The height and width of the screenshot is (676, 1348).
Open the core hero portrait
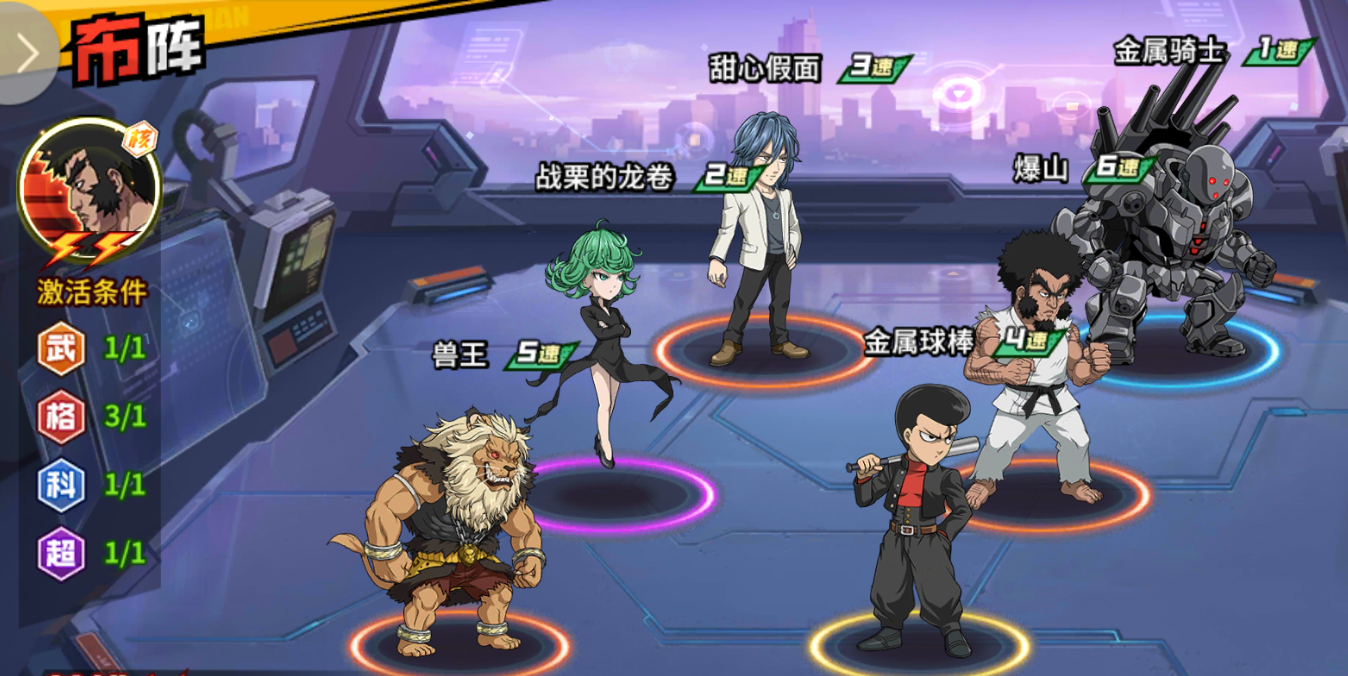90,190
